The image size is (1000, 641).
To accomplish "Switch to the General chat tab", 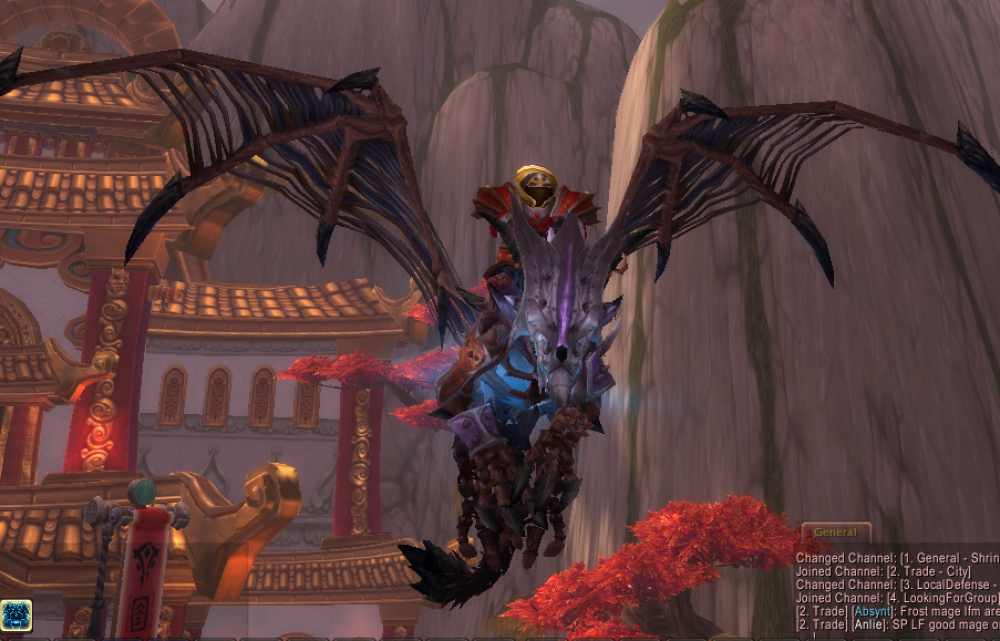I will (x=835, y=533).
